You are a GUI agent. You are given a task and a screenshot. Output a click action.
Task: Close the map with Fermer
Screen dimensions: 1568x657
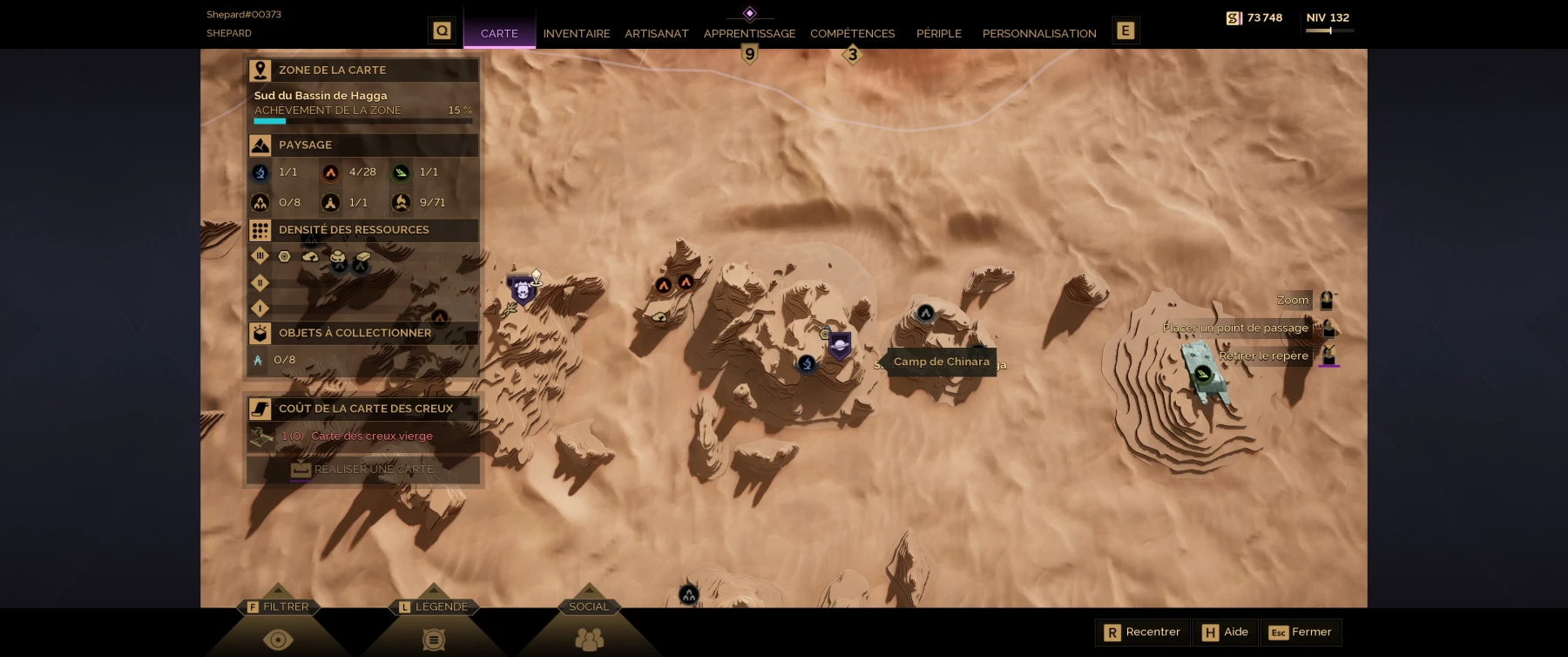(x=1301, y=632)
